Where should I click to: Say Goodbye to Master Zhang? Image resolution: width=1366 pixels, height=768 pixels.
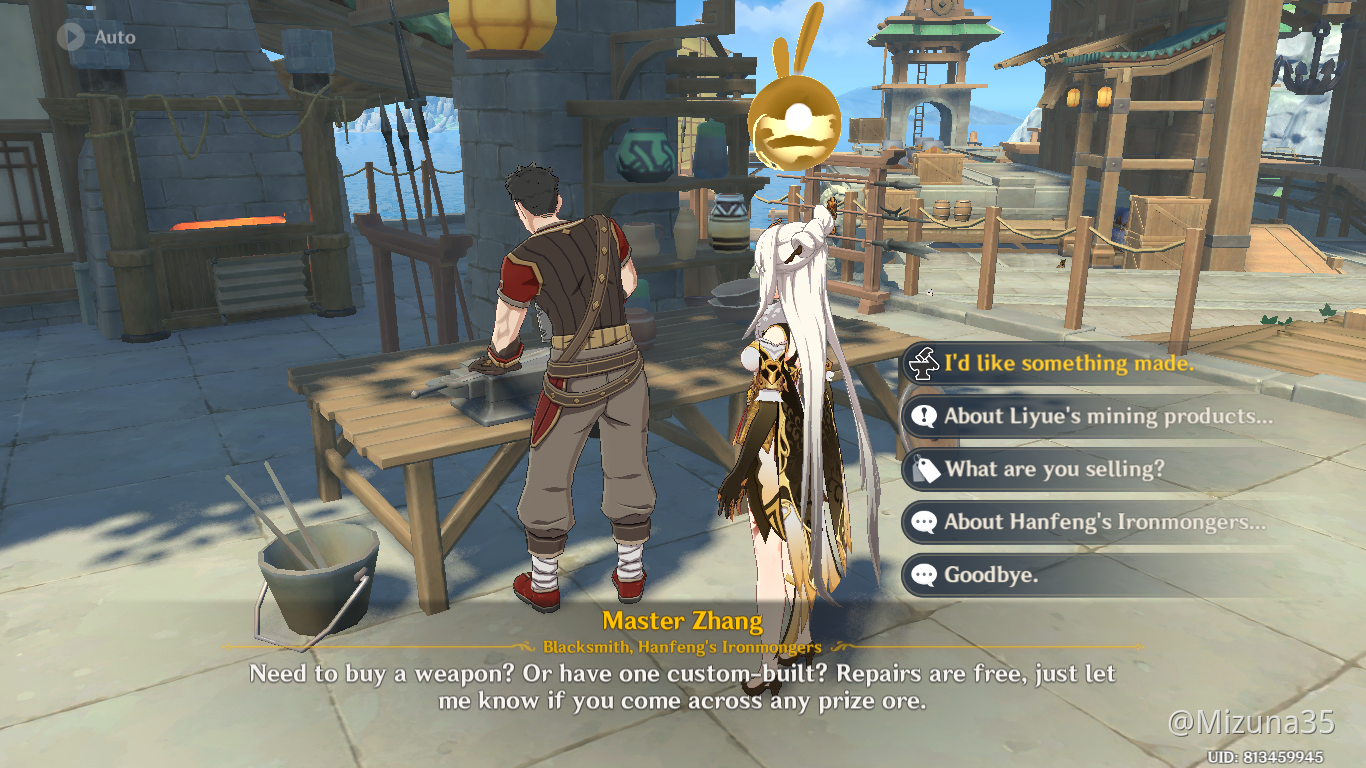point(991,575)
